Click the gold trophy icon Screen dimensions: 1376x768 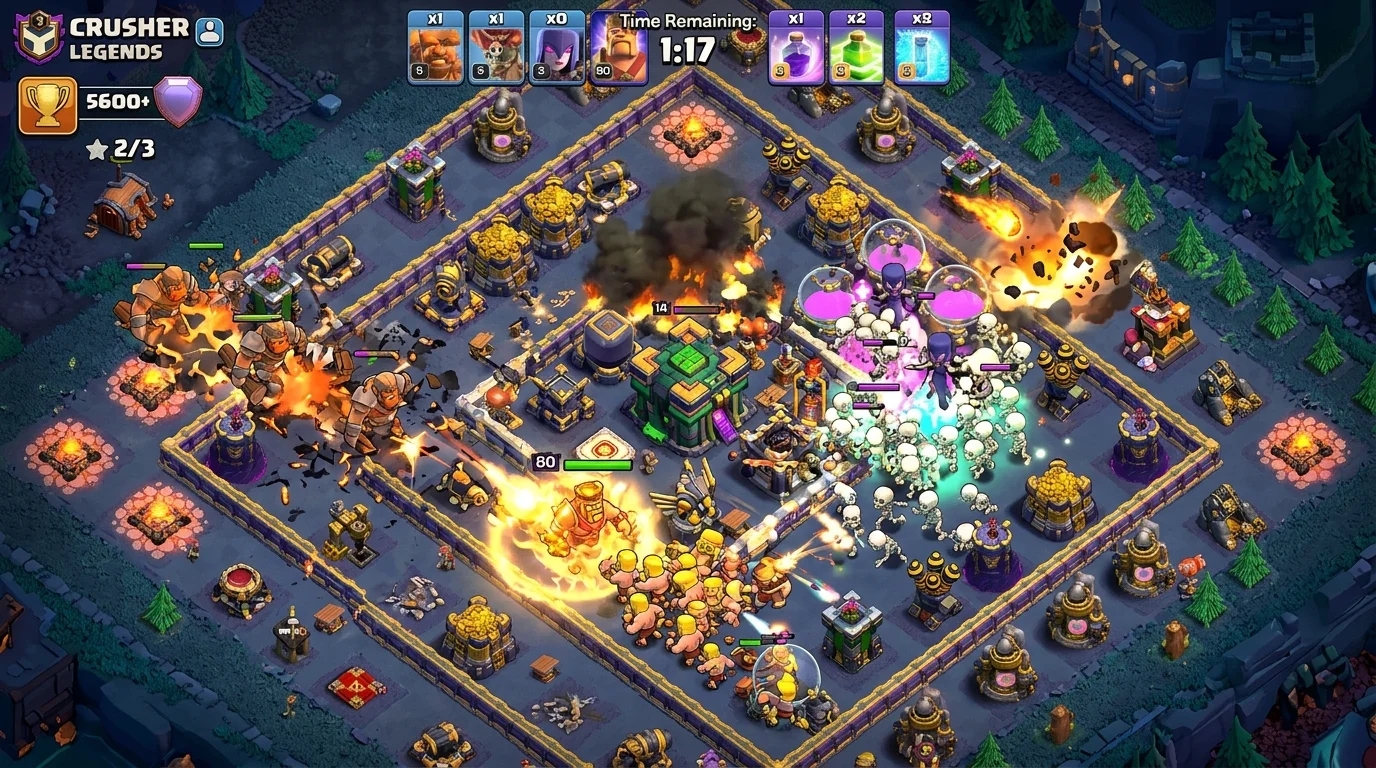pyautogui.click(x=48, y=105)
